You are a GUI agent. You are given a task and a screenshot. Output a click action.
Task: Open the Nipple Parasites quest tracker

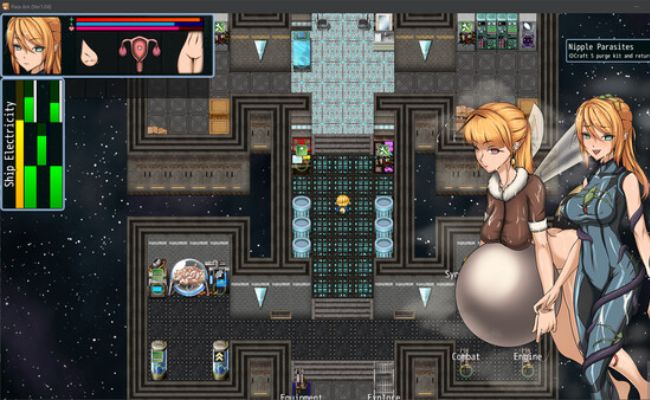pyautogui.click(x=606, y=50)
